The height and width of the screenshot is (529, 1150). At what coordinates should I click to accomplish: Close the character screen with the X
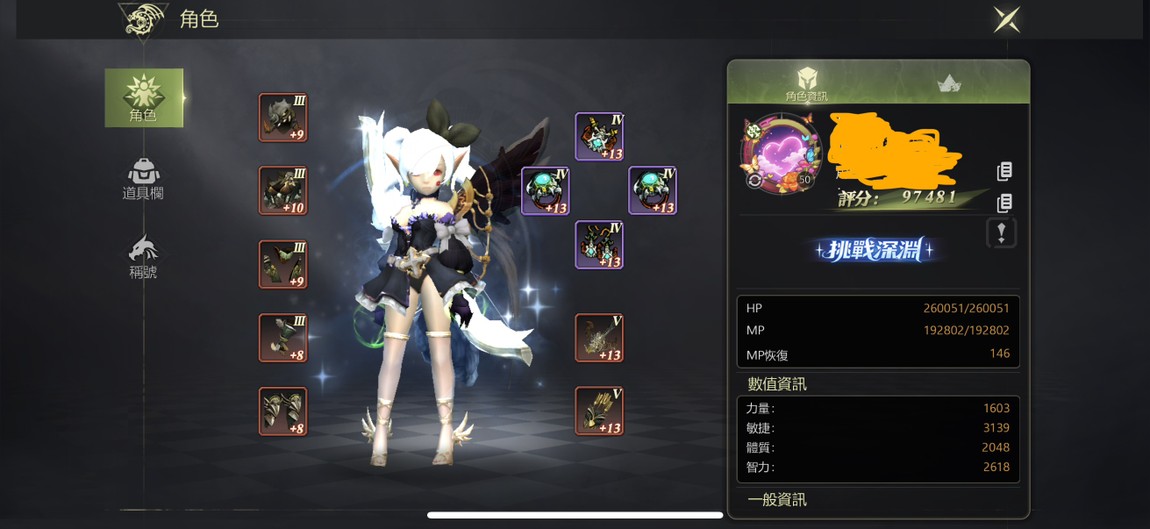(1006, 20)
